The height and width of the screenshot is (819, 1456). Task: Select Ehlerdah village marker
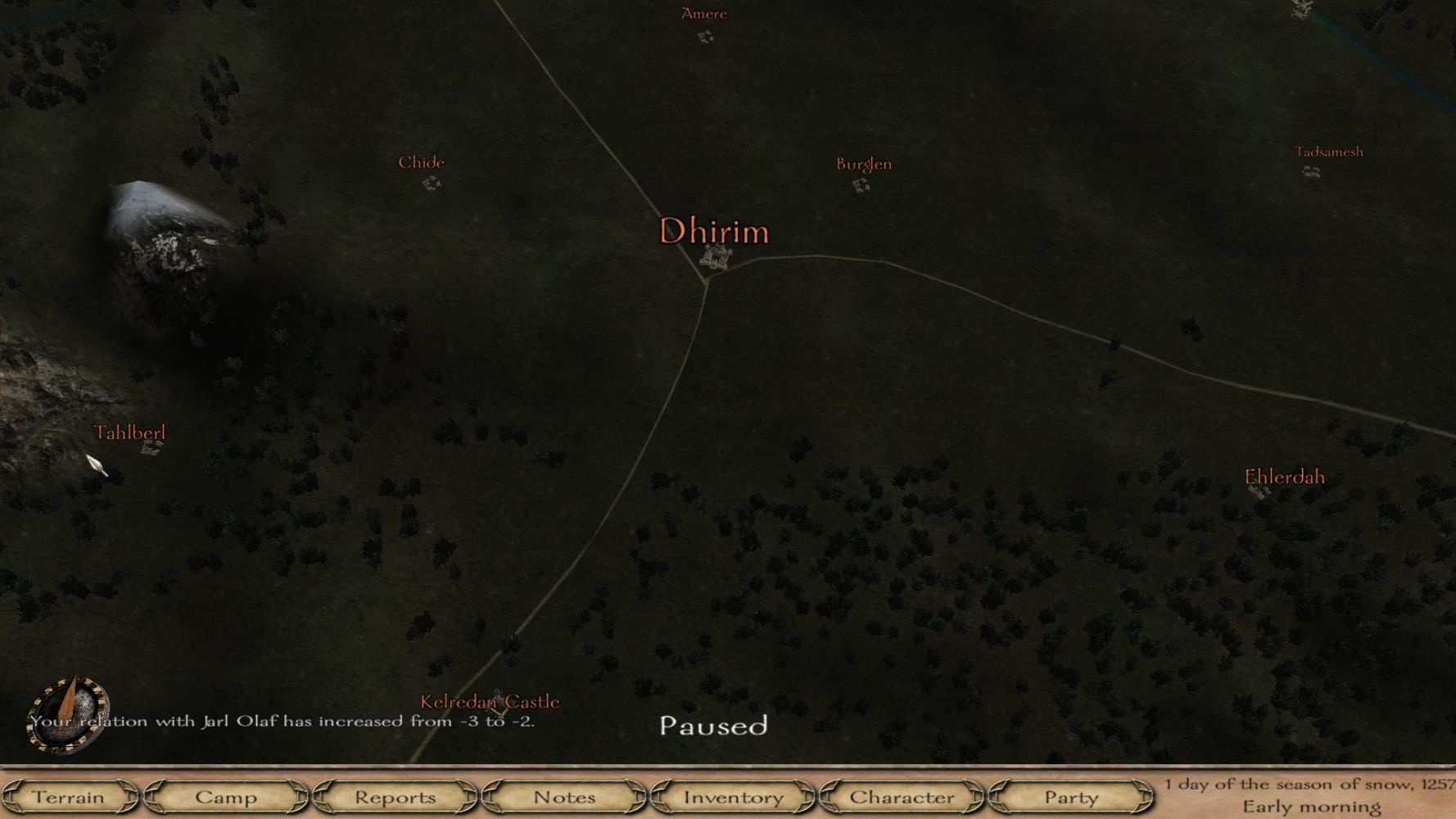point(1259,491)
